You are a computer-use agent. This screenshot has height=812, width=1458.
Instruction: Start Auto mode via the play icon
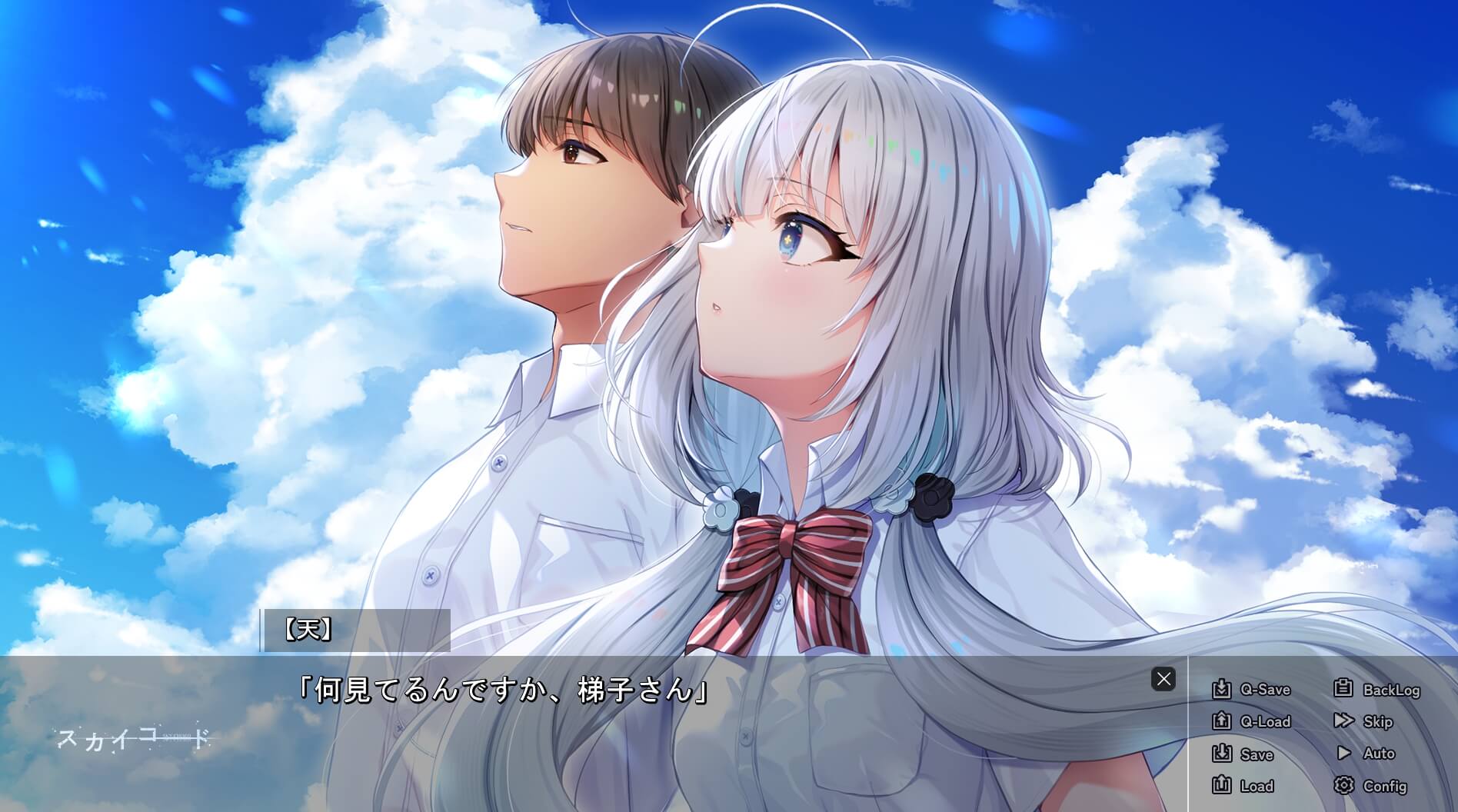pos(1344,754)
